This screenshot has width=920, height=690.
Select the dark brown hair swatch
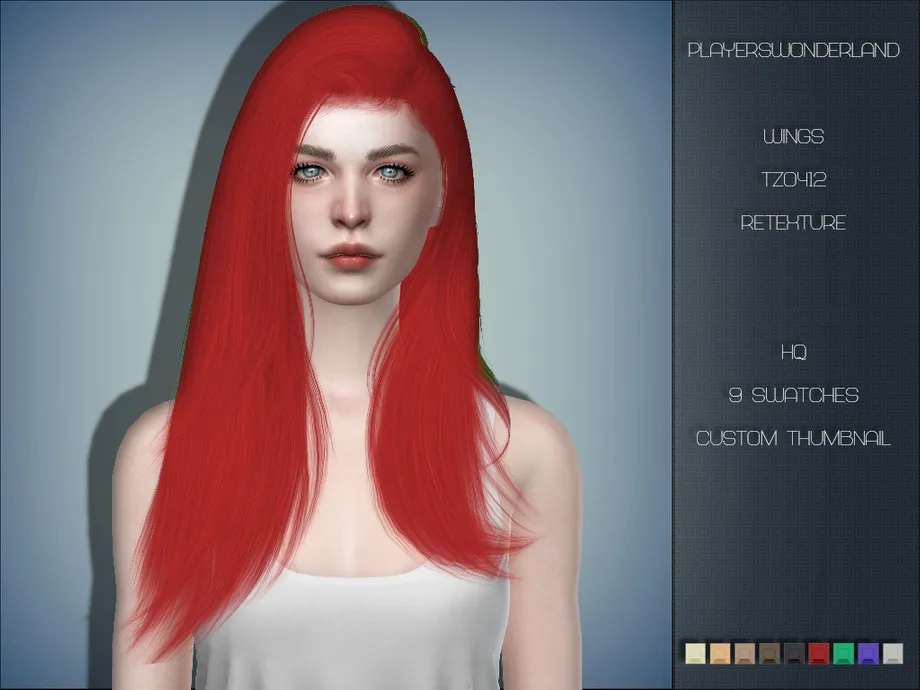(769, 654)
